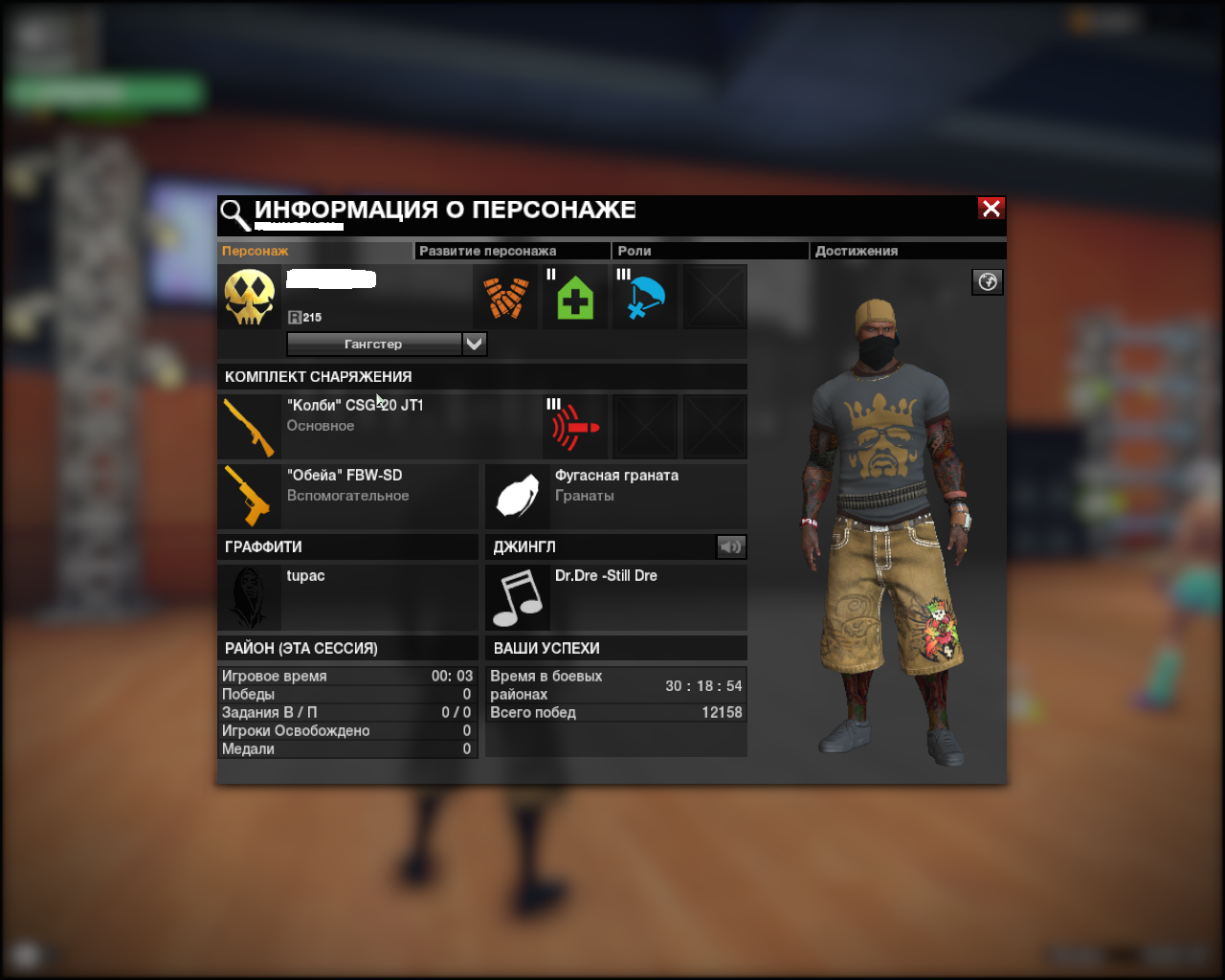Switch to the Роли tab
The height and width of the screenshot is (980, 1225).
click(x=635, y=251)
